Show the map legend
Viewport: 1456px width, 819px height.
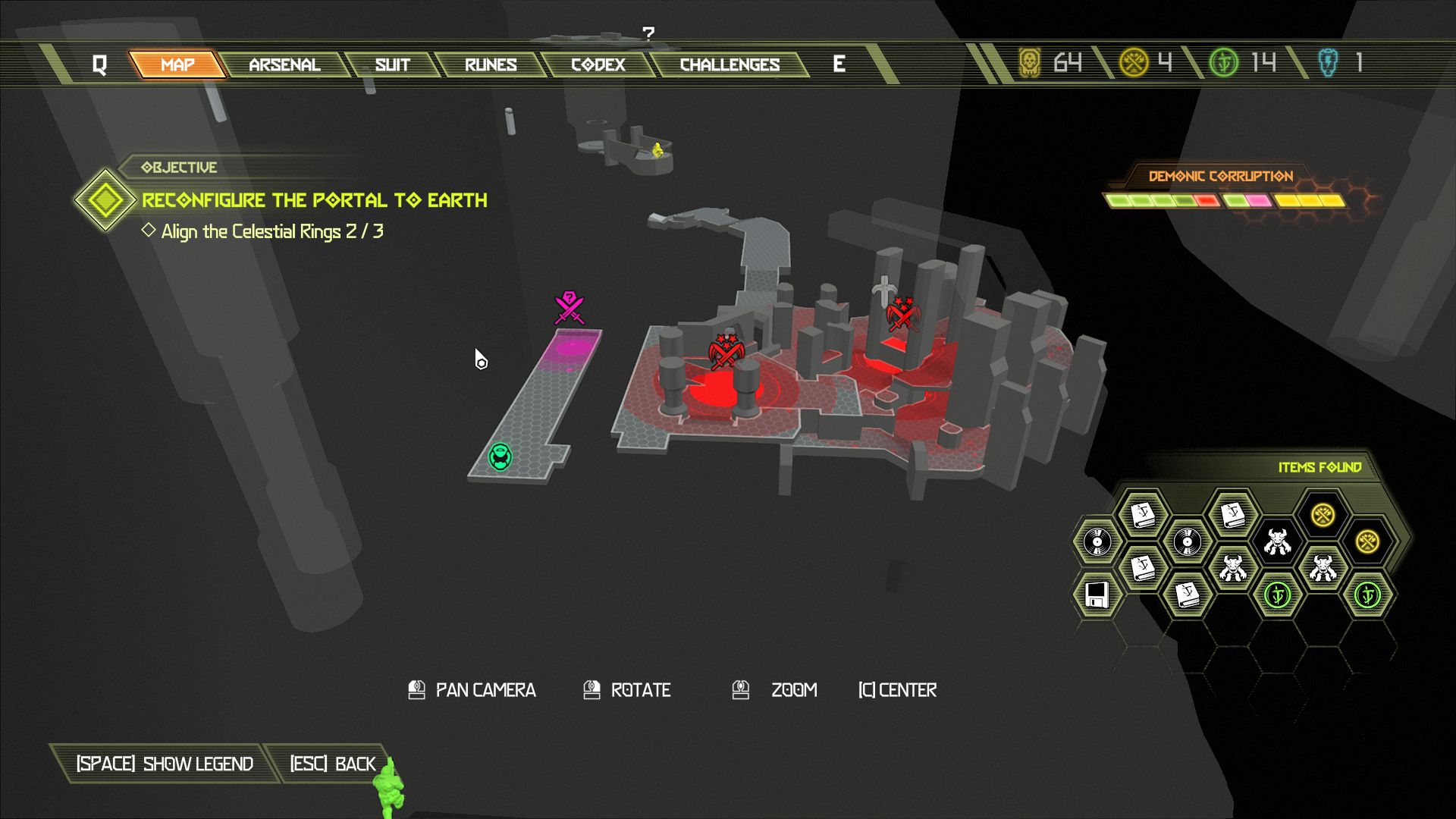coord(165,764)
